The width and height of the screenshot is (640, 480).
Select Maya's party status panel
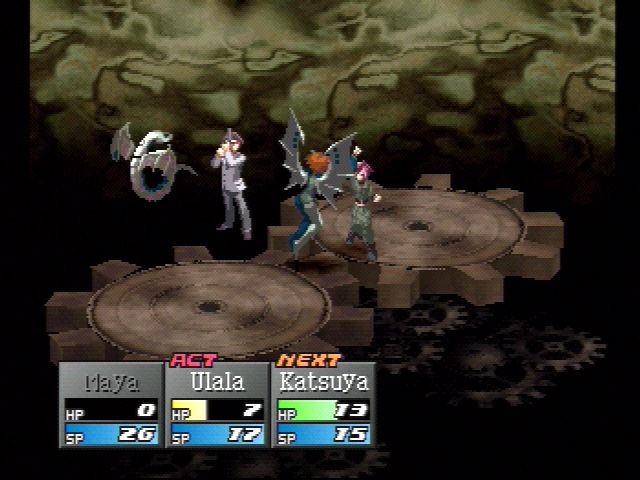pos(110,404)
